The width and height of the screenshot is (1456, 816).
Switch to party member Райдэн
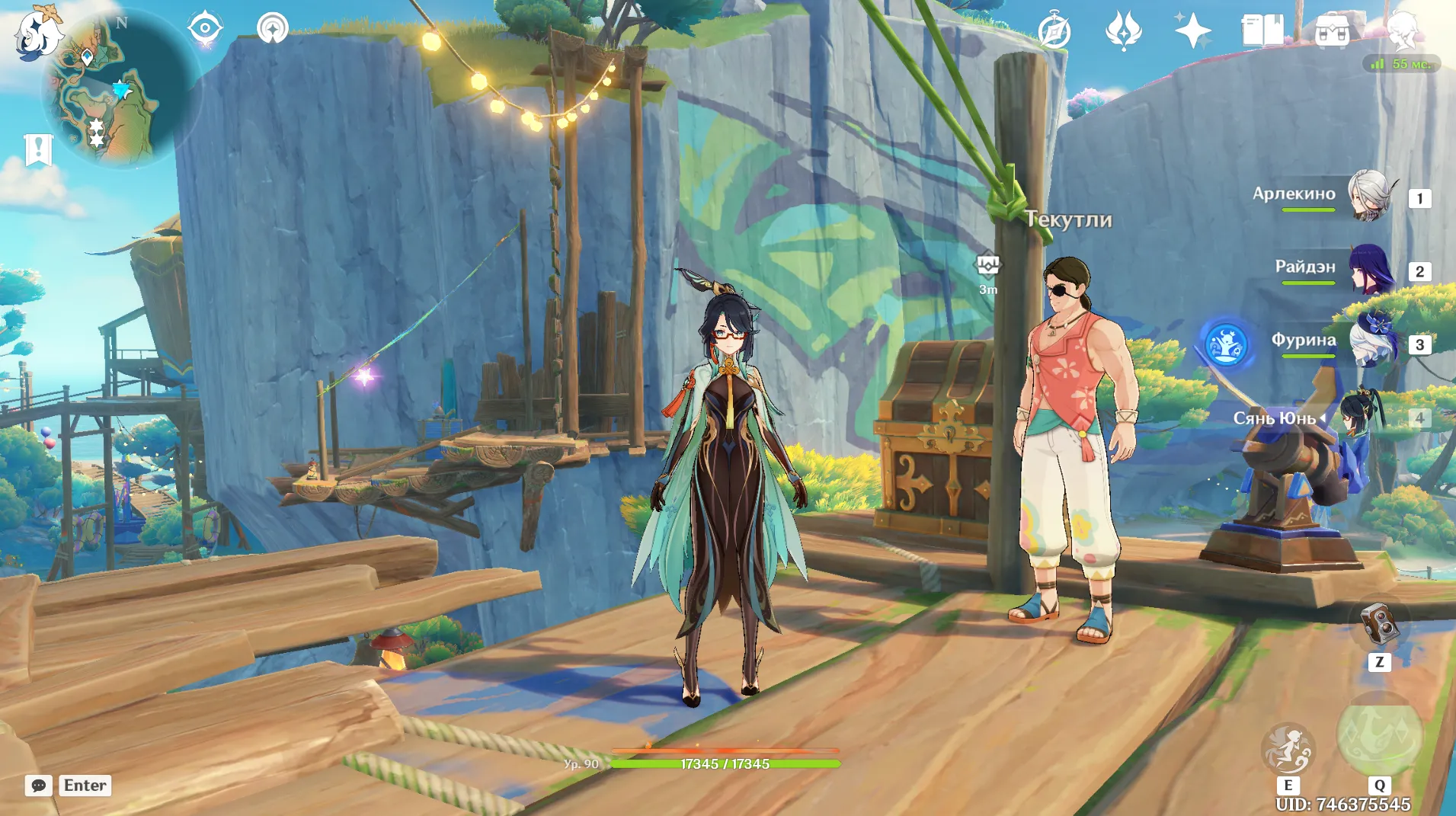[x=1370, y=270]
